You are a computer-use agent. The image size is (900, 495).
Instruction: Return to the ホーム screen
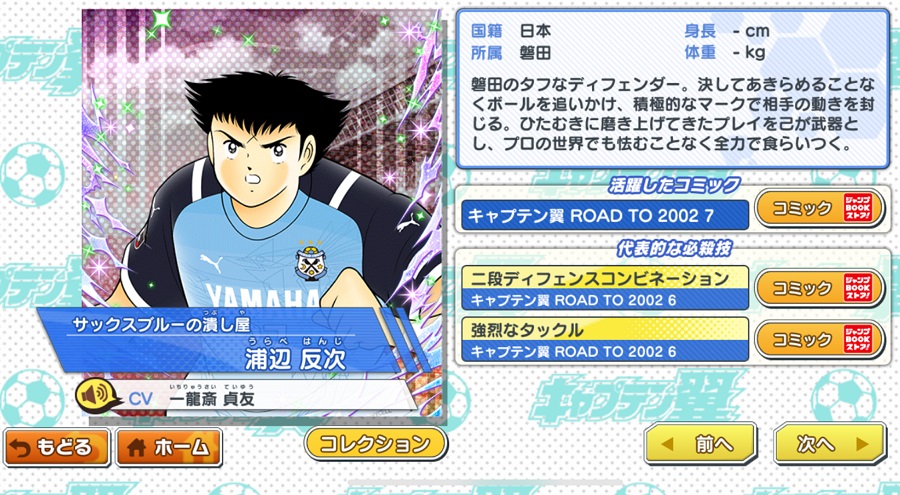click(168, 447)
